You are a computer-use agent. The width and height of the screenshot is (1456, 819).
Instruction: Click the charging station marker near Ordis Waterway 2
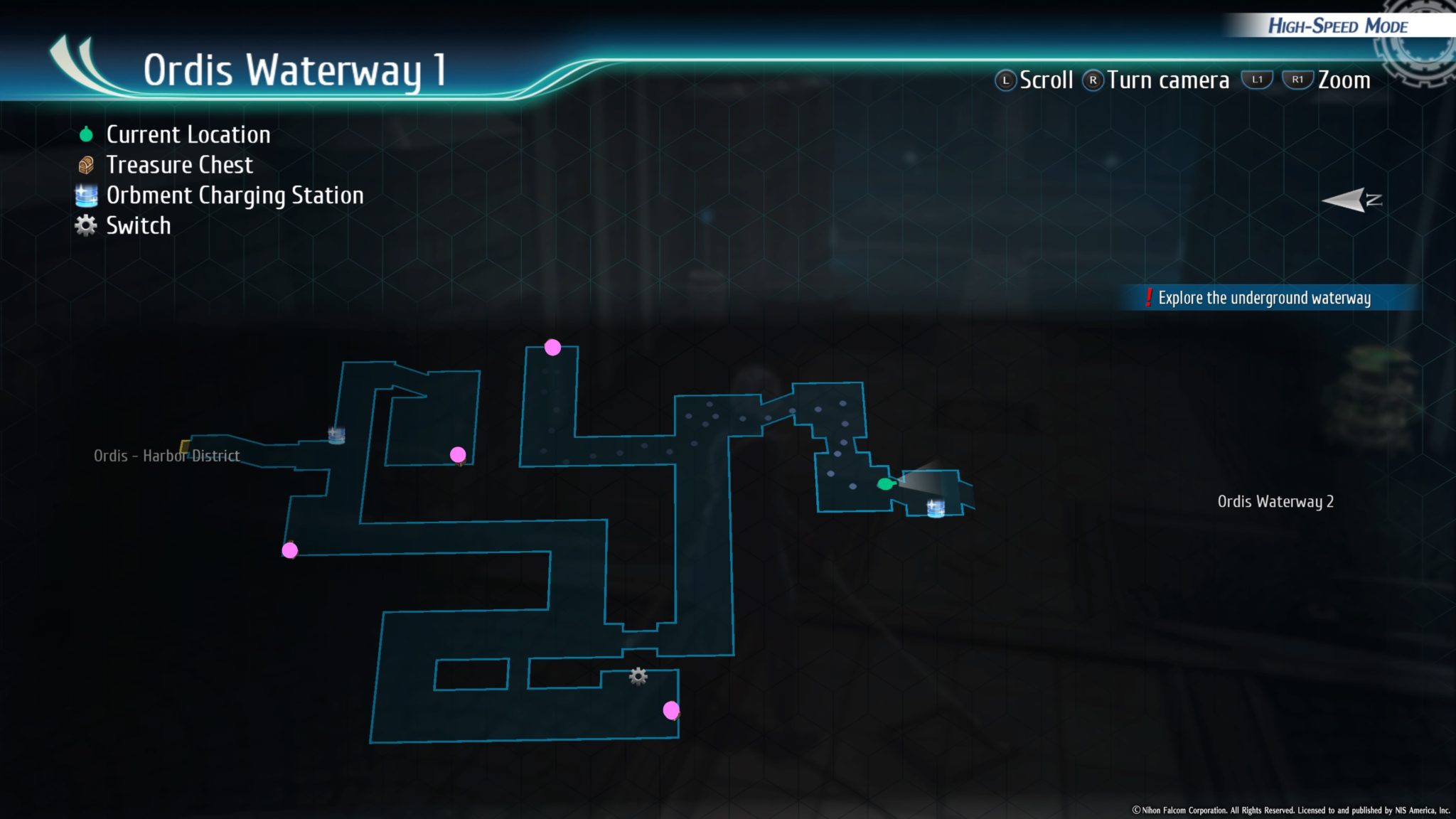click(935, 507)
